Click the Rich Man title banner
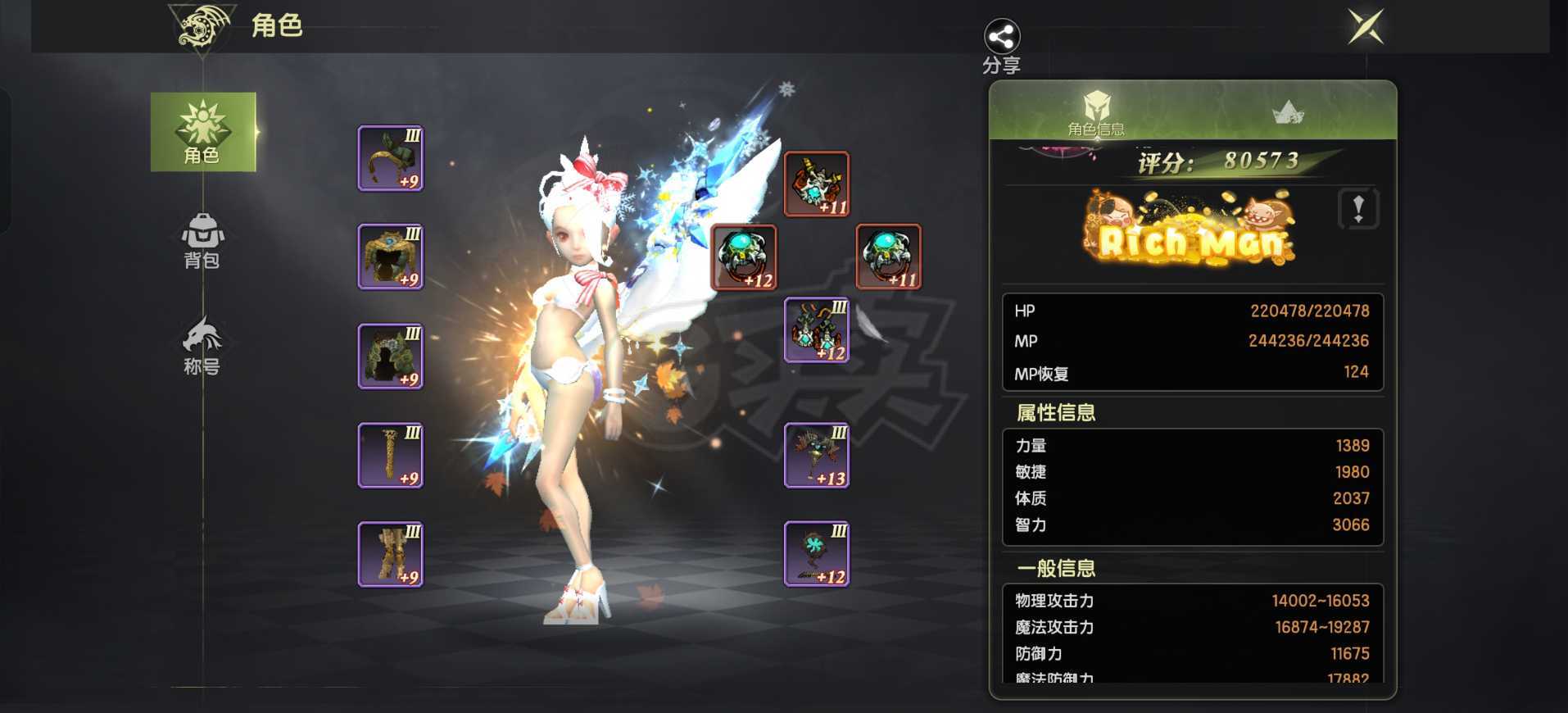 coord(1188,235)
